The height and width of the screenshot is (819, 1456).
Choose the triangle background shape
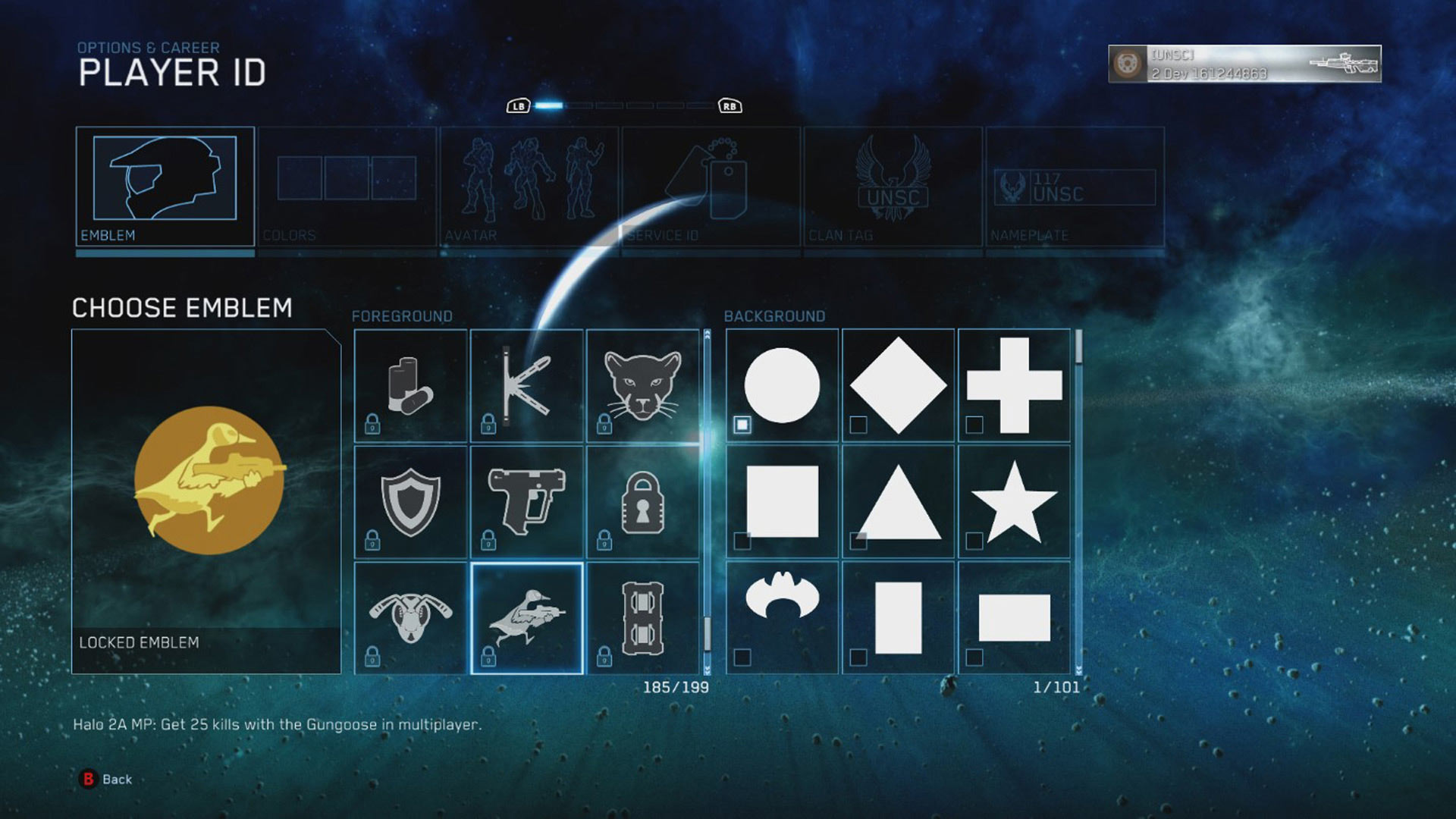pyautogui.click(x=898, y=502)
